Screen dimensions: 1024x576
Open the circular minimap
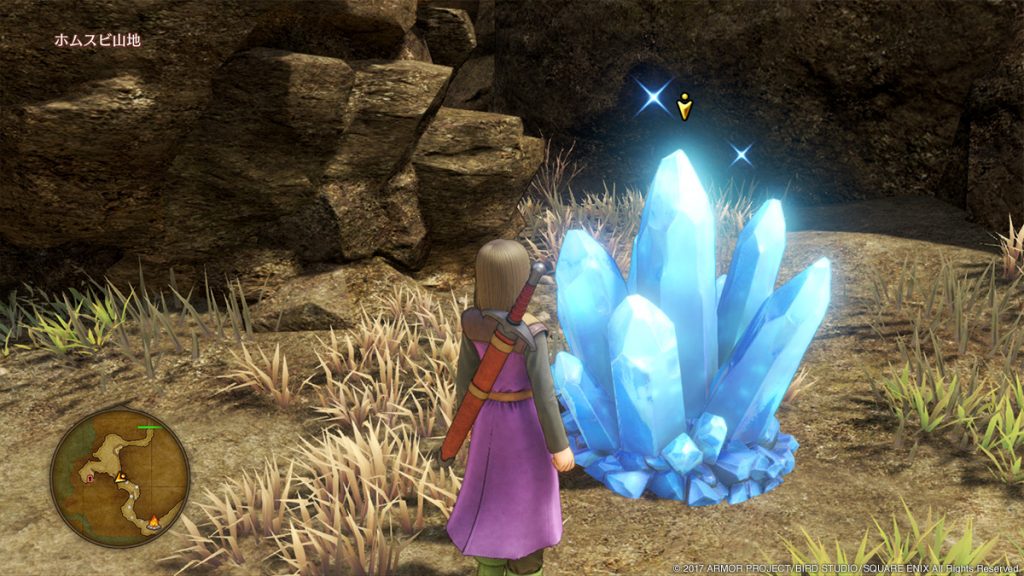pyautogui.click(x=120, y=477)
